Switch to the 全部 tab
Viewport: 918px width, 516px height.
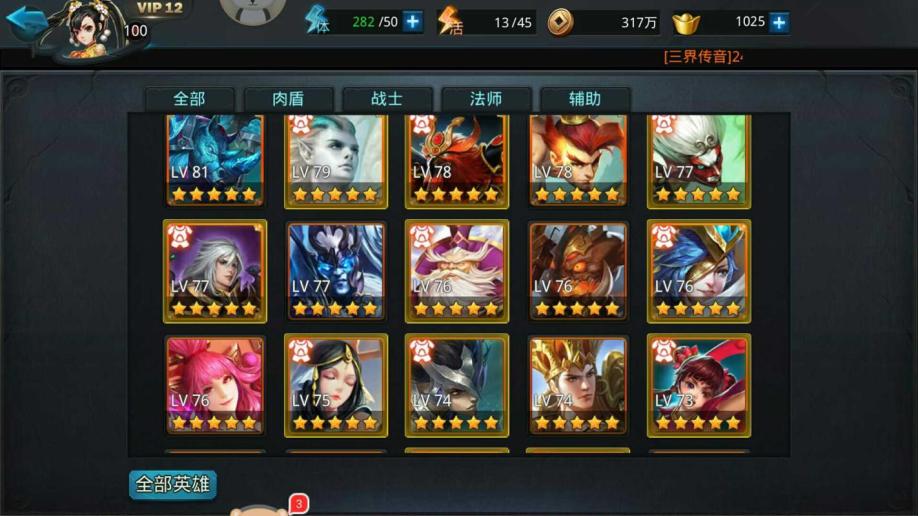[x=189, y=99]
